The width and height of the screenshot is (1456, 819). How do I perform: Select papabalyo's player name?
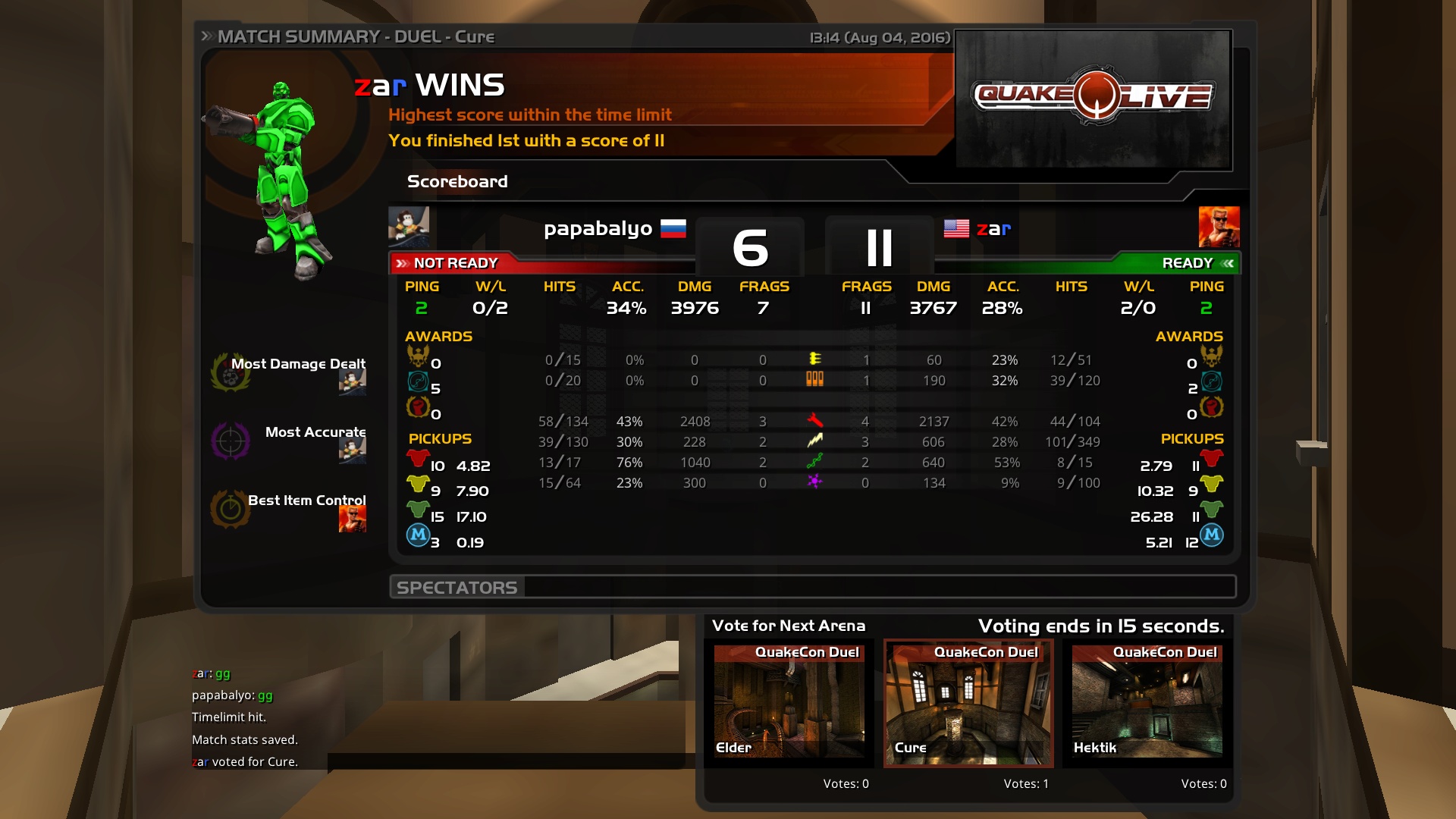point(598,228)
